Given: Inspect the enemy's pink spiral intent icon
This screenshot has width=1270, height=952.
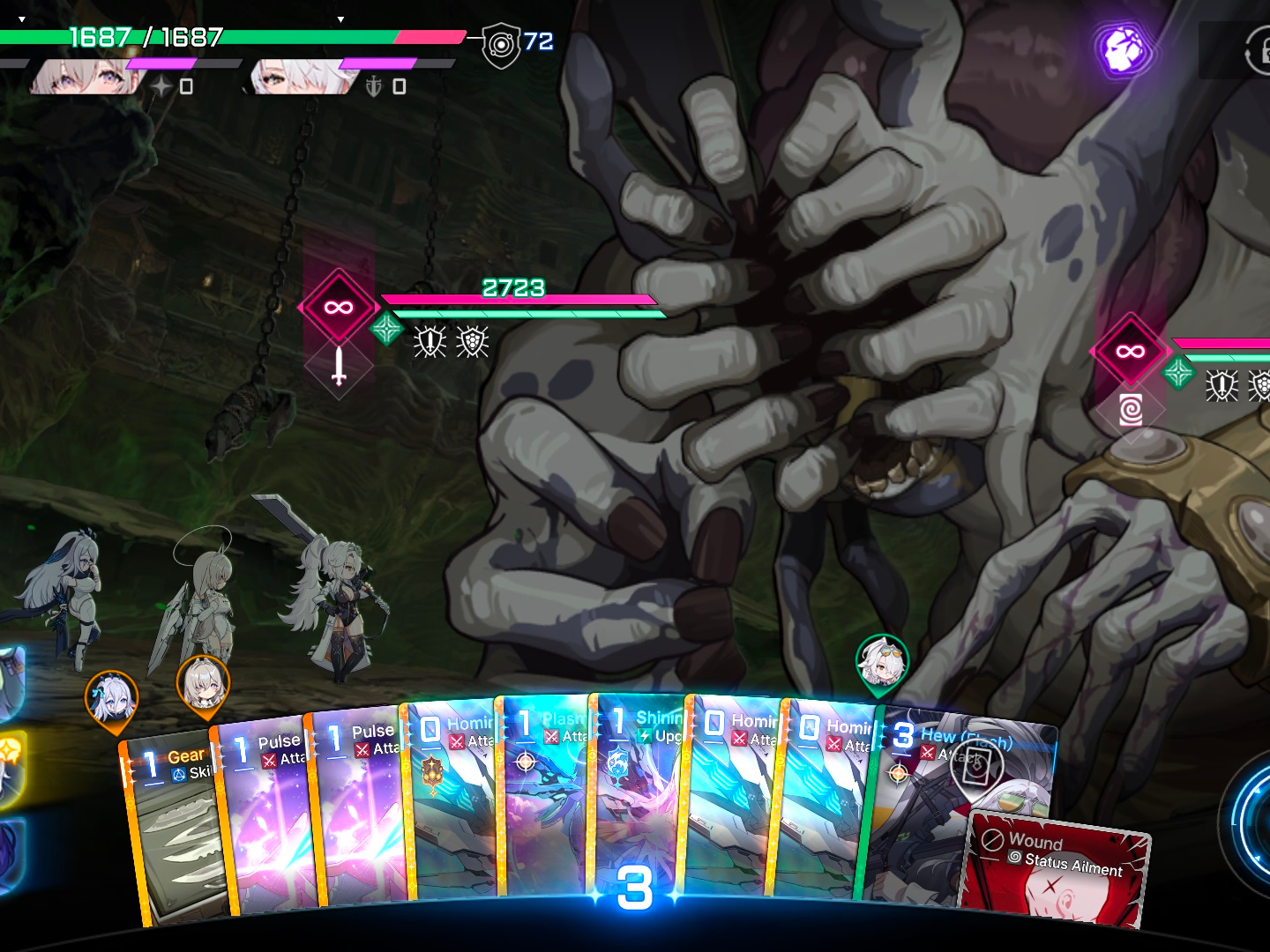Looking at the screenshot, I should pos(1130,410).
